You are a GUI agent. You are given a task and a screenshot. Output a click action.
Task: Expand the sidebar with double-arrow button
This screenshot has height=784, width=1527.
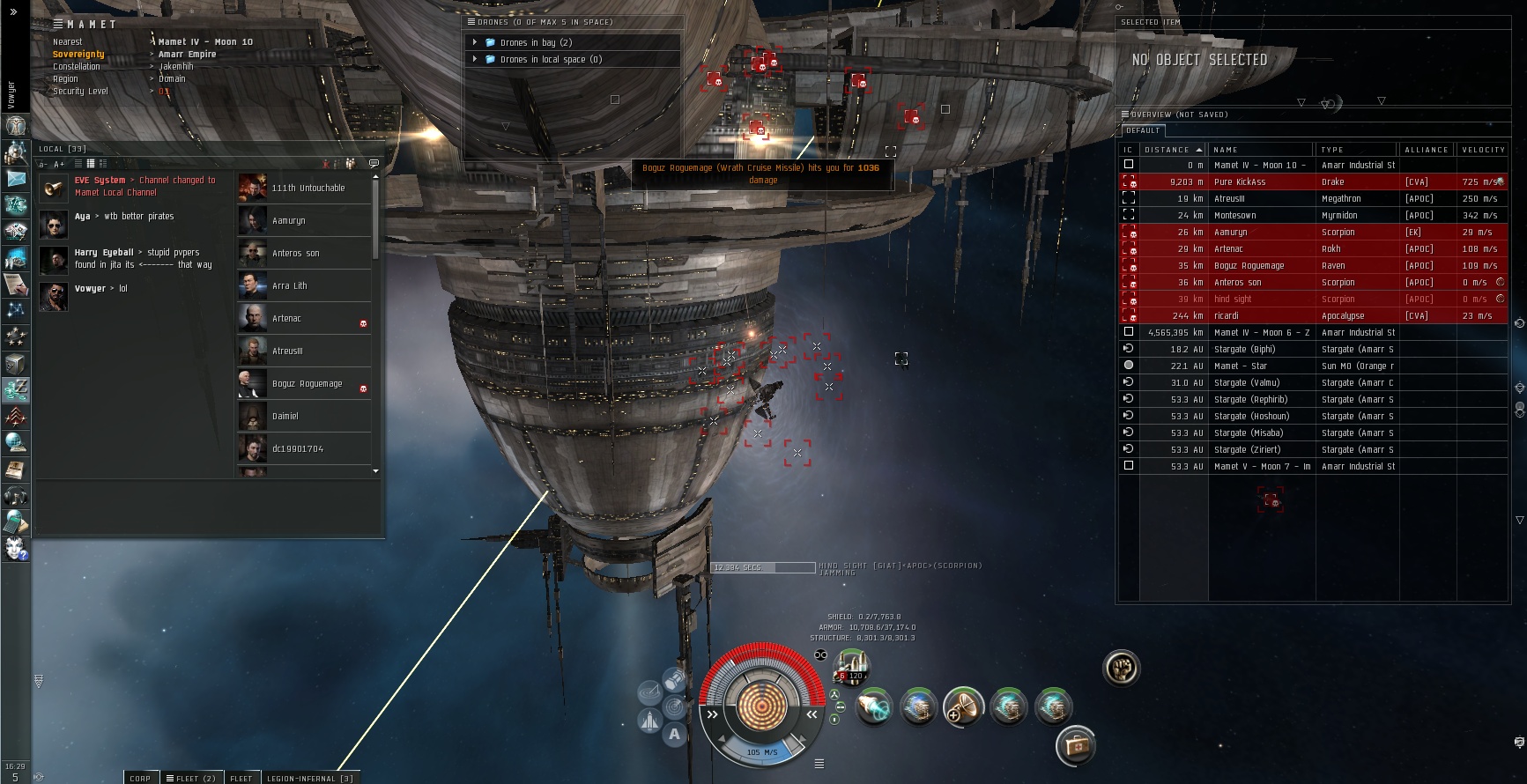coord(13,12)
